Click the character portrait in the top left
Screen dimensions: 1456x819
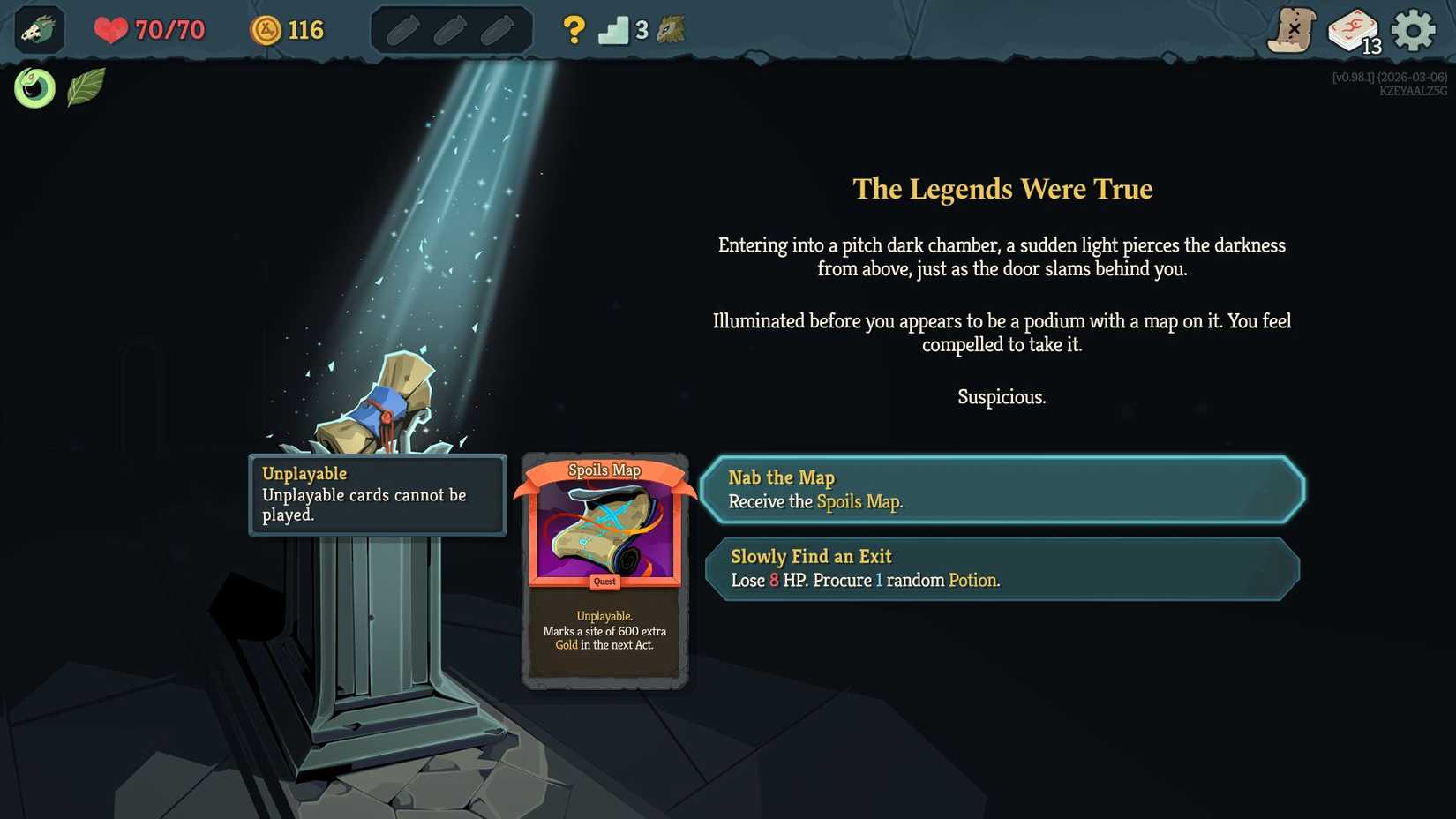point(37,29)
